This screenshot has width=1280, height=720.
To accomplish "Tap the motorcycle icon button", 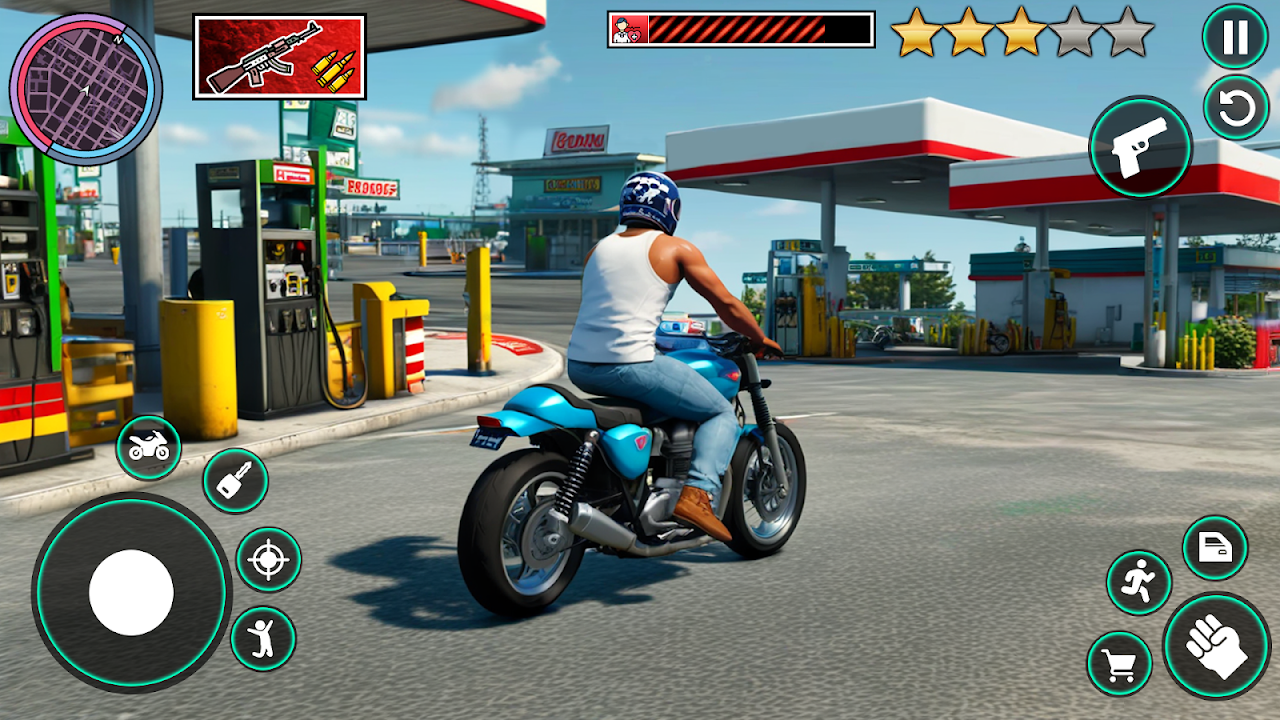I will coord(149,448).
